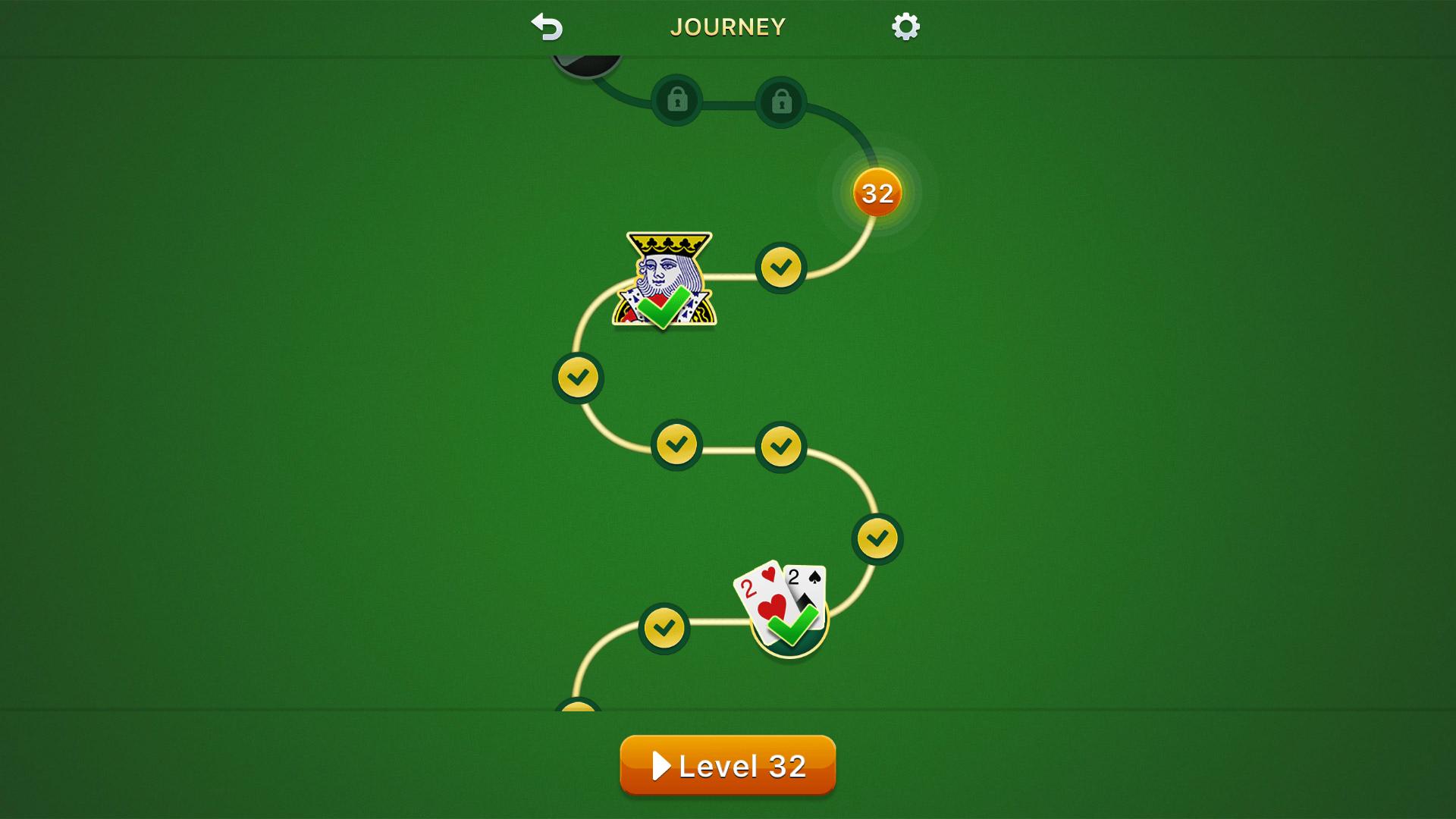Select the left checkmark node in the middle curve
This screenshot has width=1456, height=819.
pos(677,444)
